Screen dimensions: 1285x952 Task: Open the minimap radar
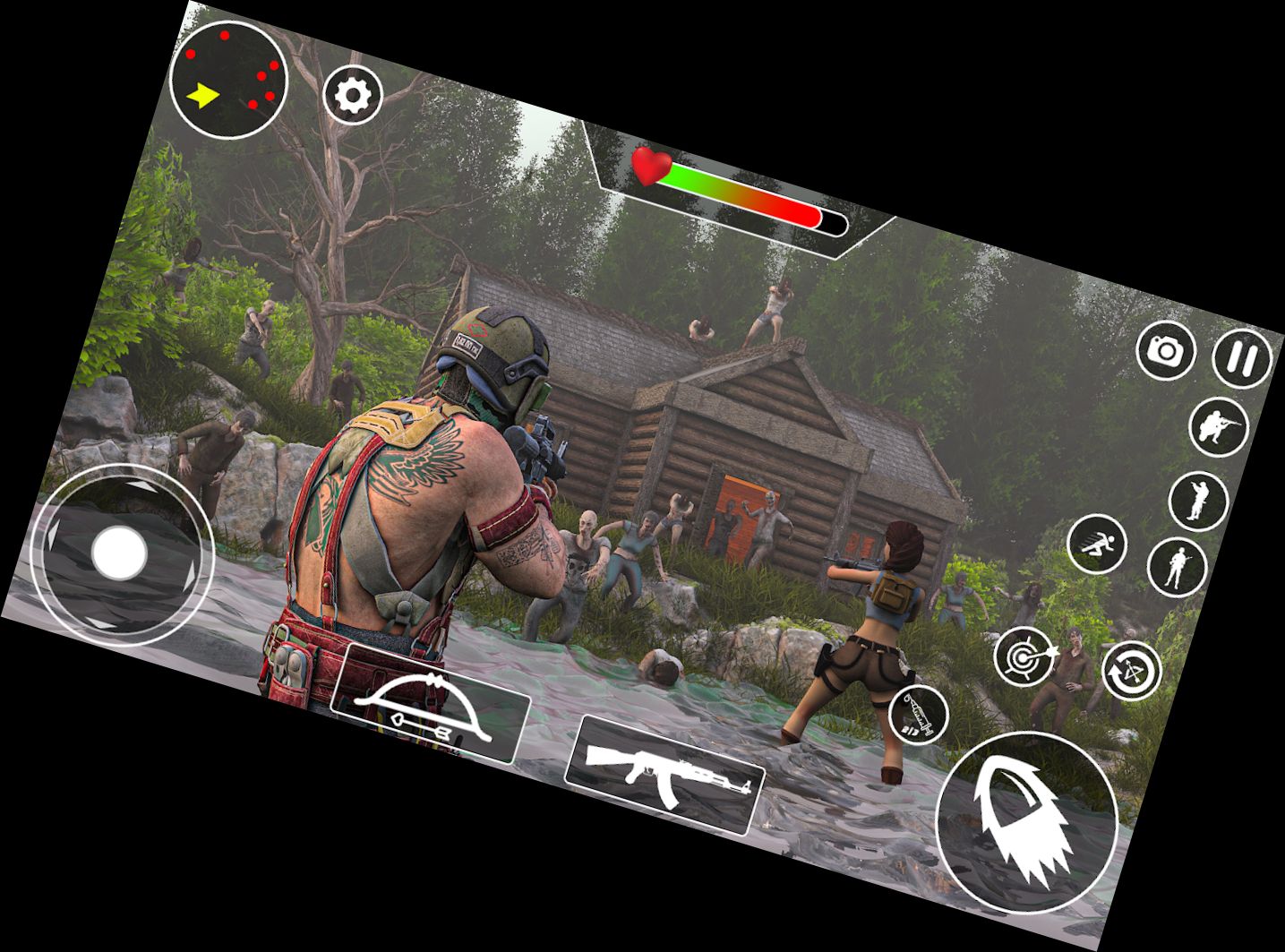227,79
